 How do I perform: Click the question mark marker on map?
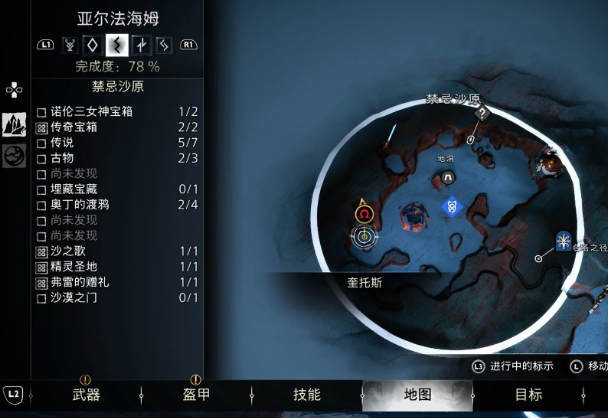click(482, 113)
